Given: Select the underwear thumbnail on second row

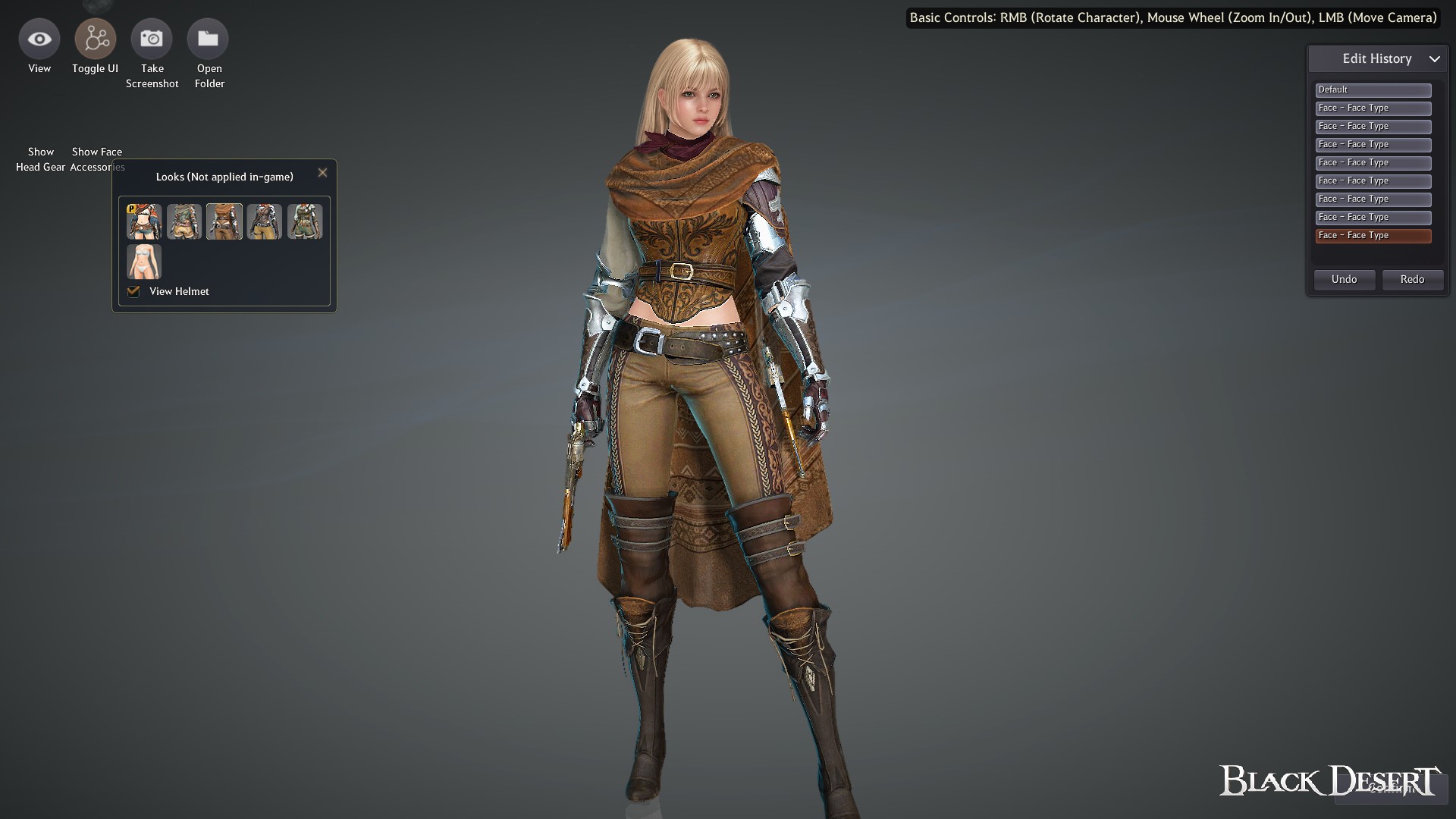Looking at the screenshot, I should 143,262.
